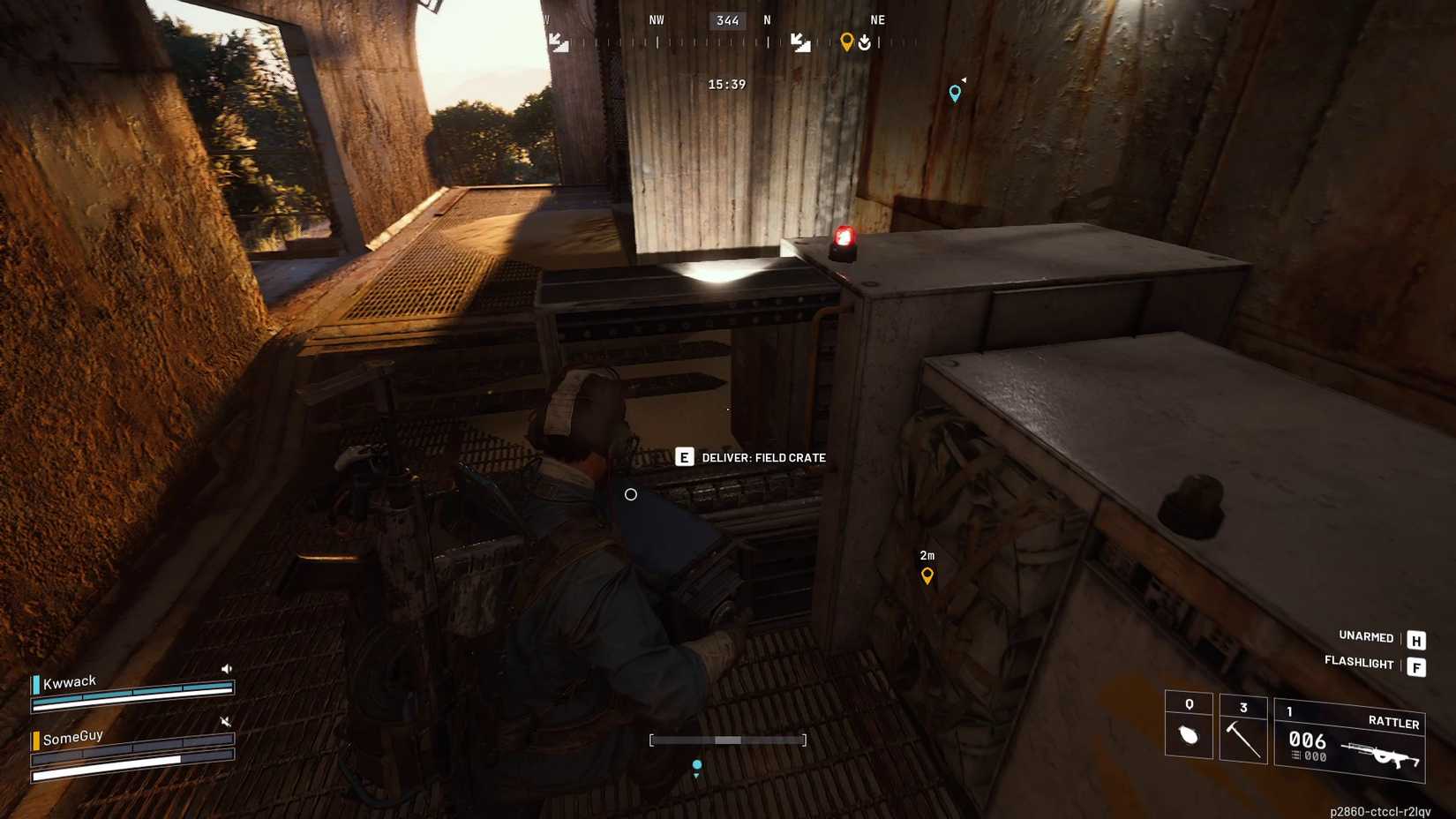
Task: Click the teal objective marker below the compass
Action: [x=954, y=92]
